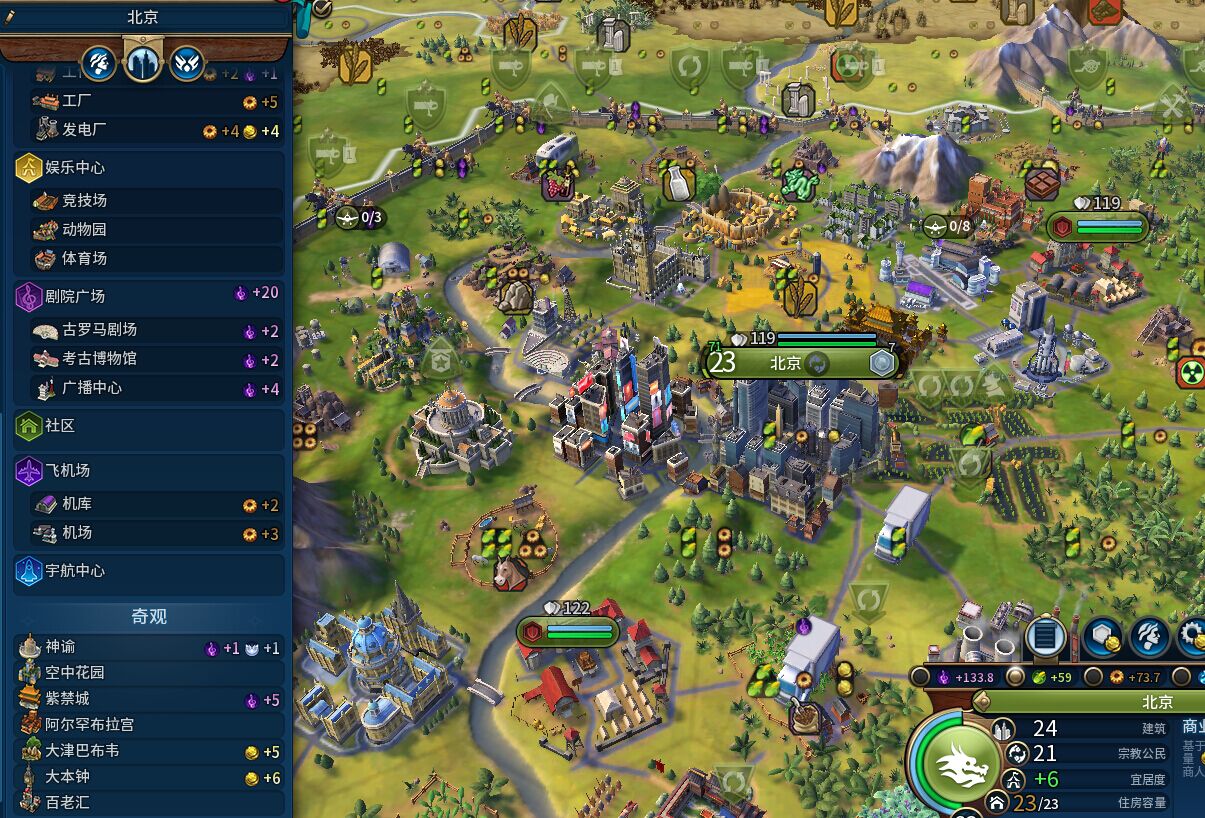The width and height of the screenshot is (1205, 818).
Task: Click the 大本钟 wonder row
Action: [x=148, y=776]
